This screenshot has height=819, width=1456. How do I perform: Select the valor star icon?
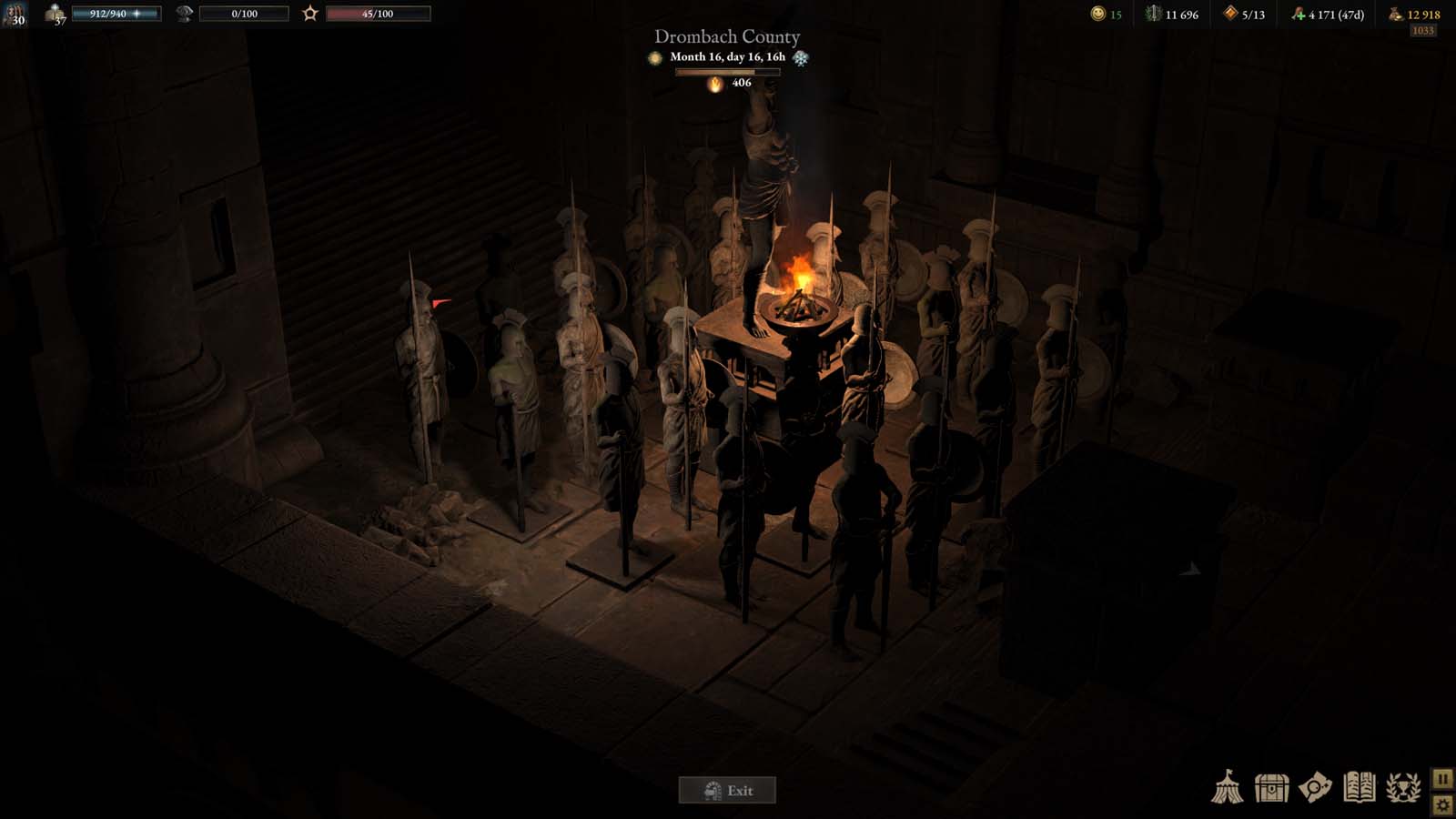(309, 13)
